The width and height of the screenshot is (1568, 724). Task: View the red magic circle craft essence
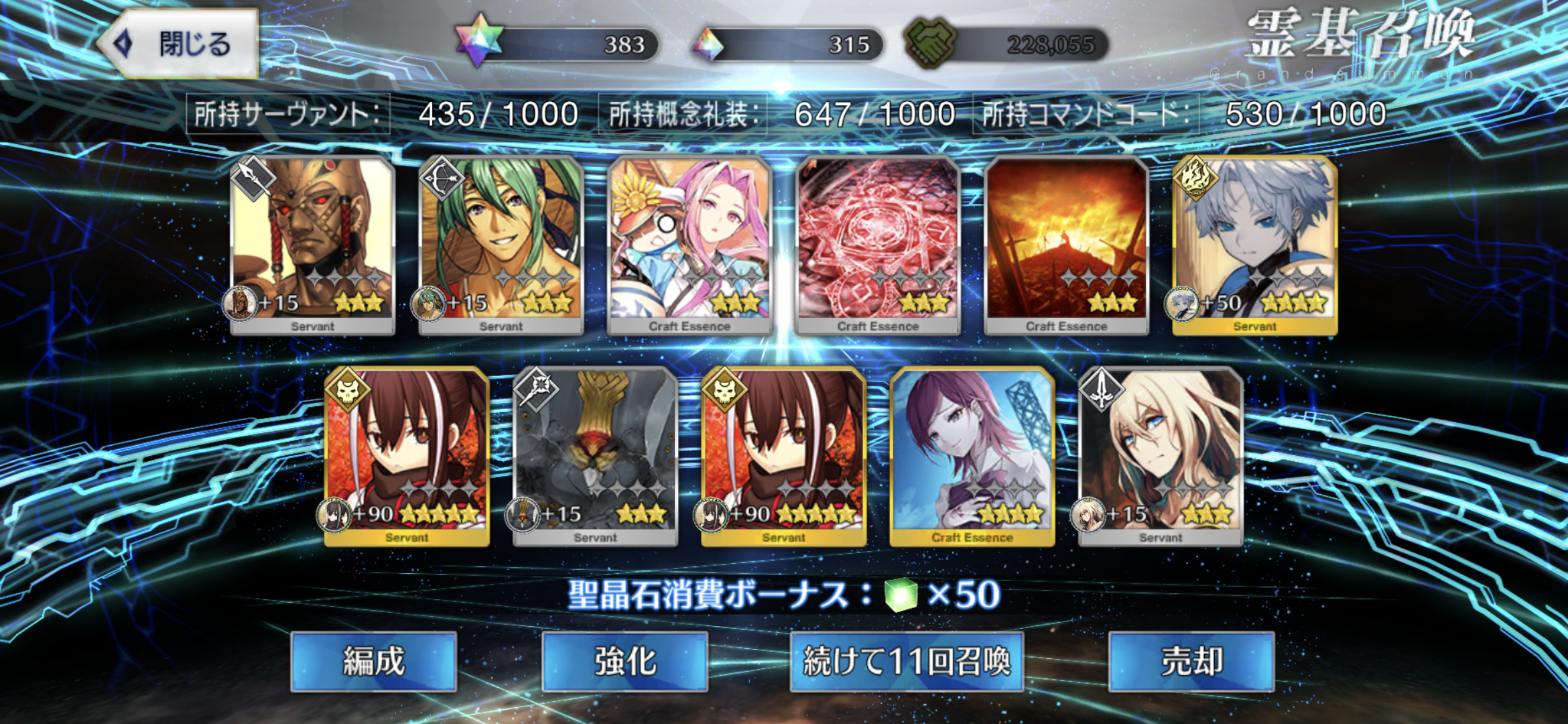(878, 245)
